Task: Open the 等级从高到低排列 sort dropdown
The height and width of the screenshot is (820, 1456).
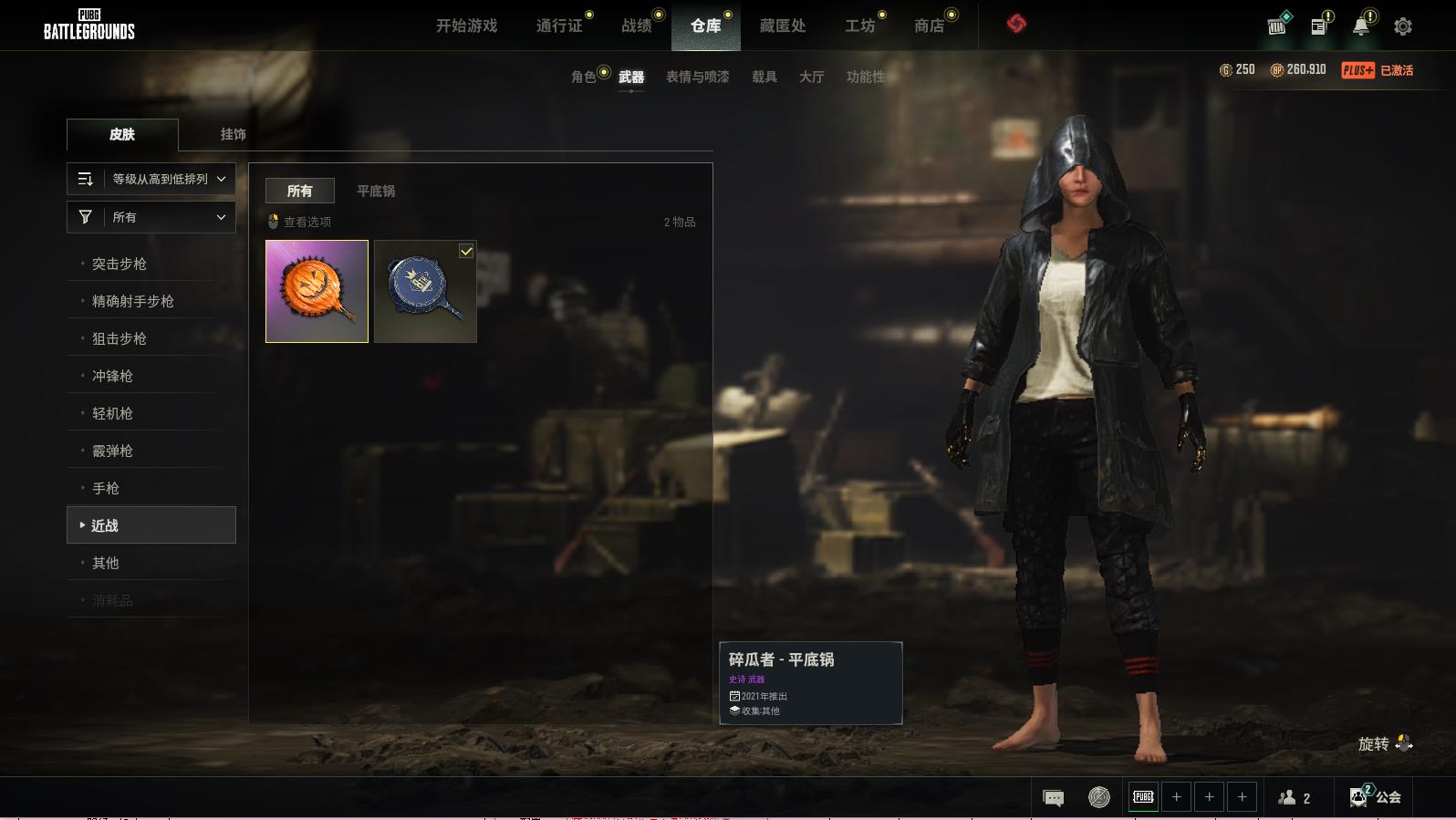Action: click(x=151, y=179)
